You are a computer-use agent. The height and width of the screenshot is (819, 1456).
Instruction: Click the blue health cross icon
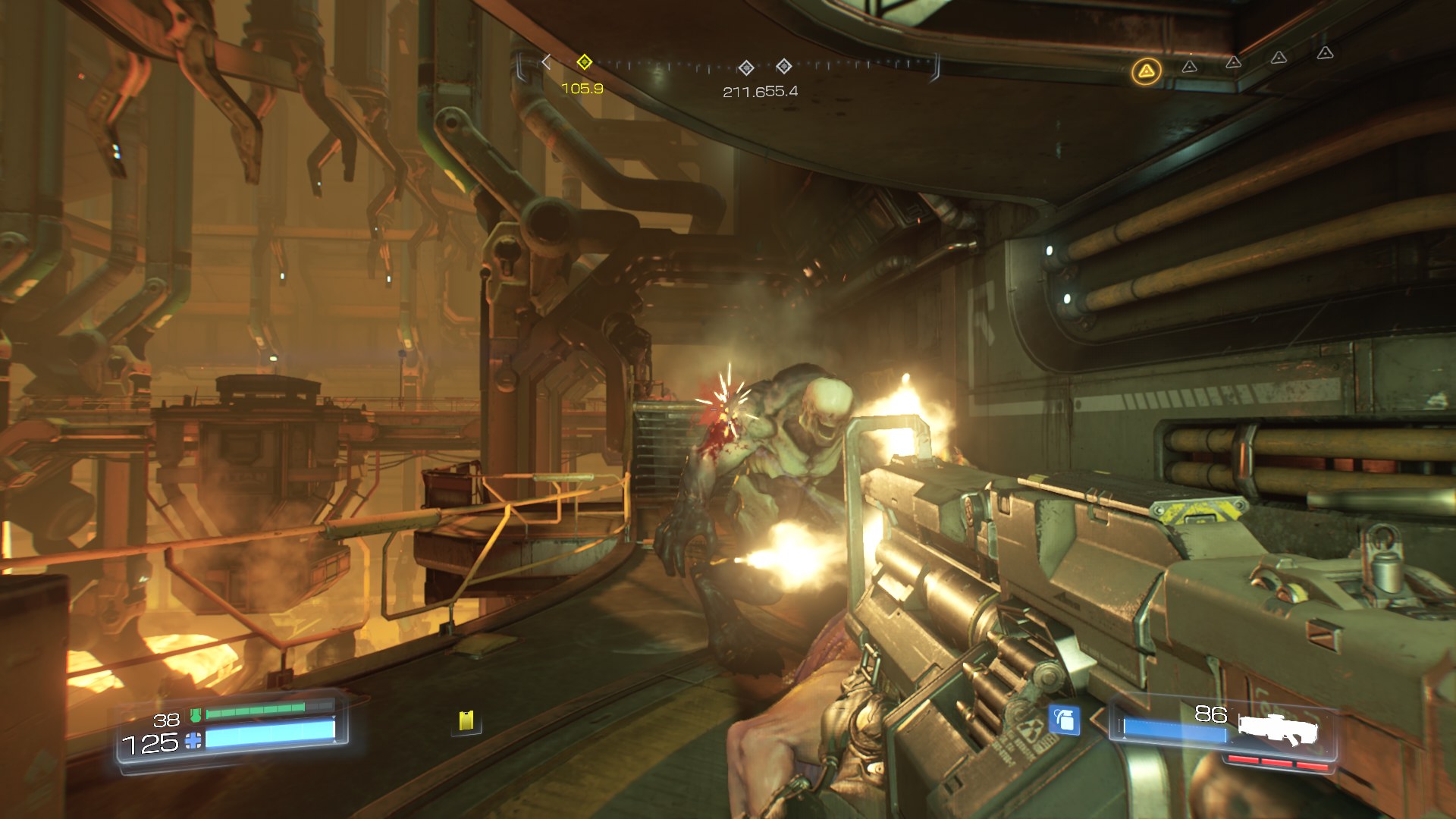tap(193, 741)
